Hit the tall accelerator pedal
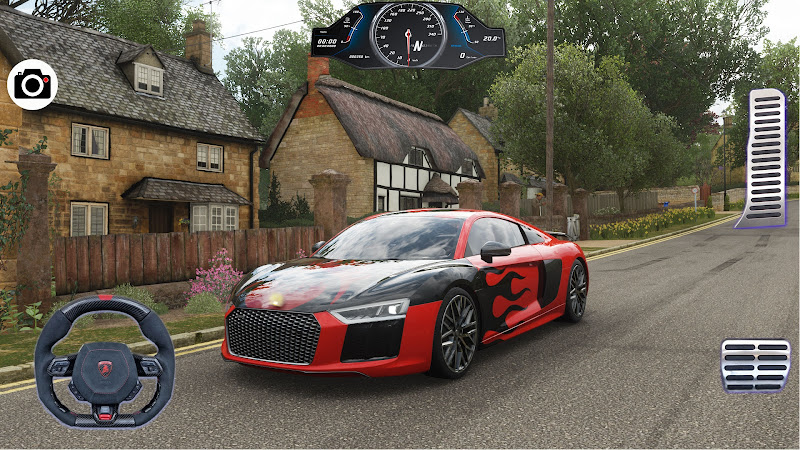 pos(766,157)
